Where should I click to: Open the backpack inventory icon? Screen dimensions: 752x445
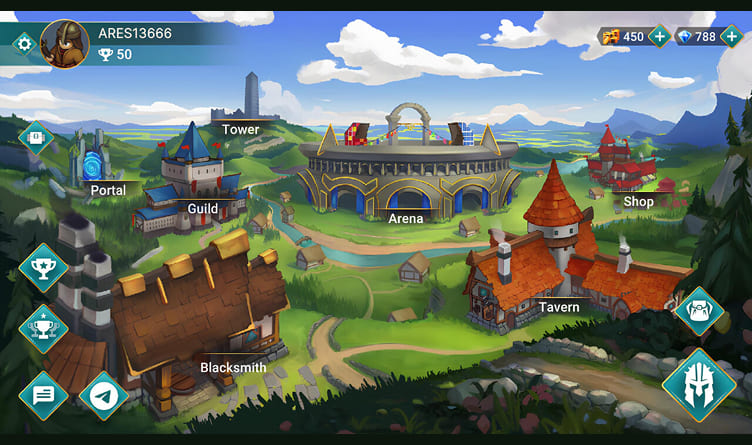point(699,311)
